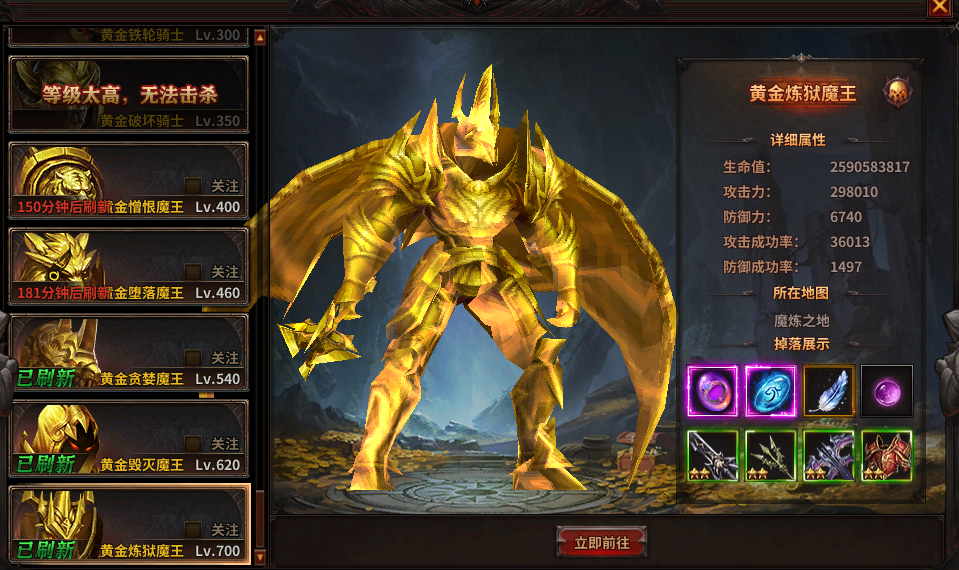Viewport: 959px width, 570px height.
Task: Click the 立即前往 go-now button
Action: pyautogui.click(x=602, y=542)
